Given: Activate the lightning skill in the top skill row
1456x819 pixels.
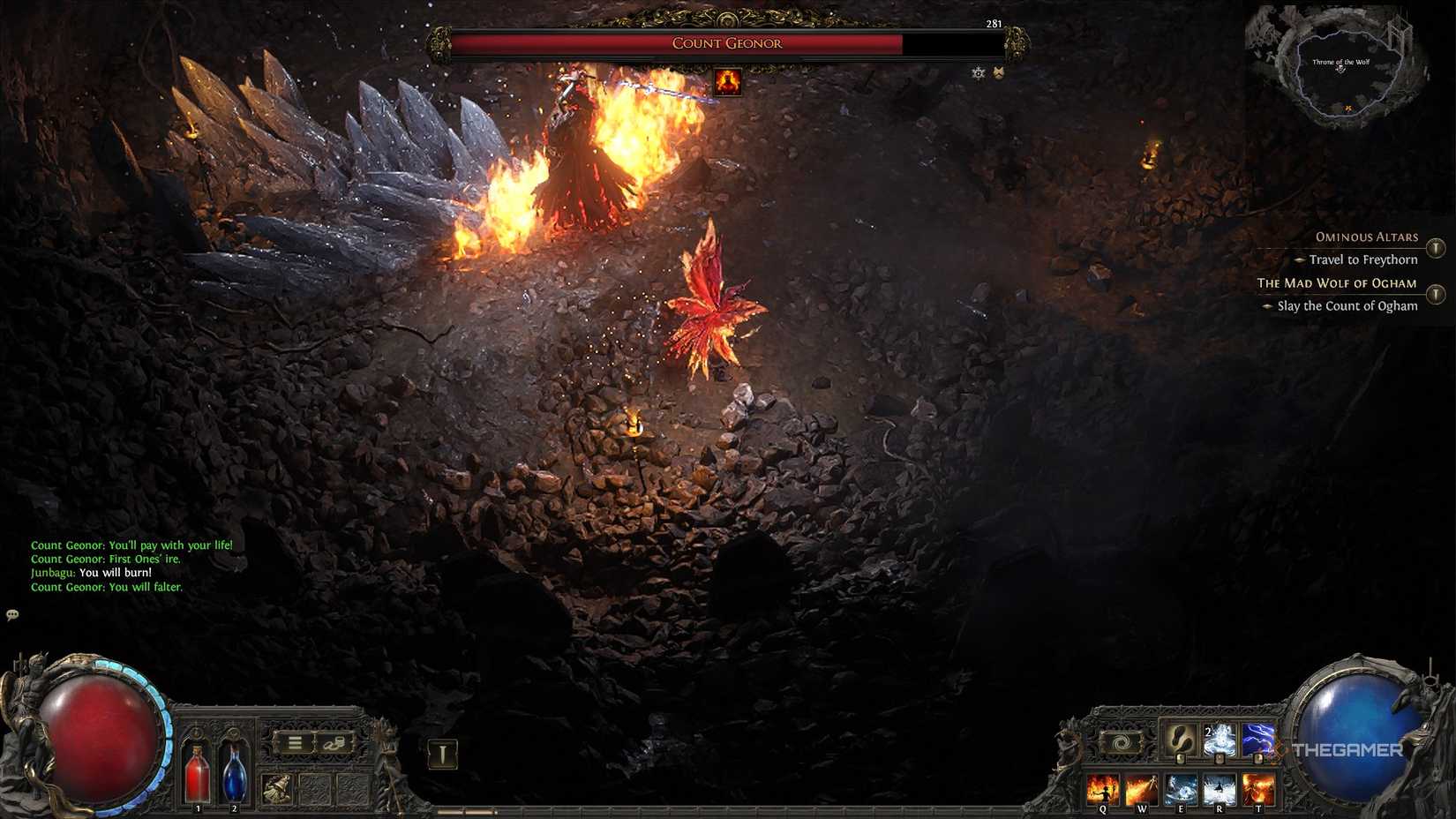Looking at the screenshot, I should (x=1257, y=740).
